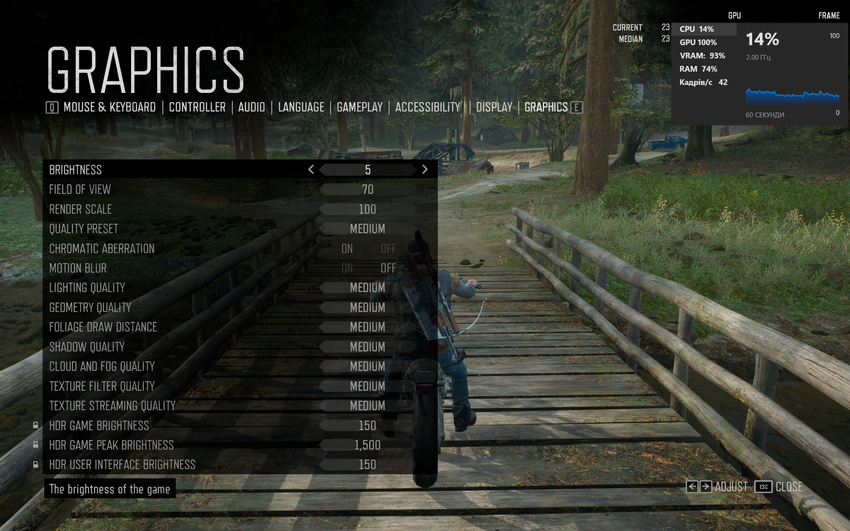Screen dimensions: 850x531
Task: Decrease brightness with the left arrow
Action: (x=311, y=170)
